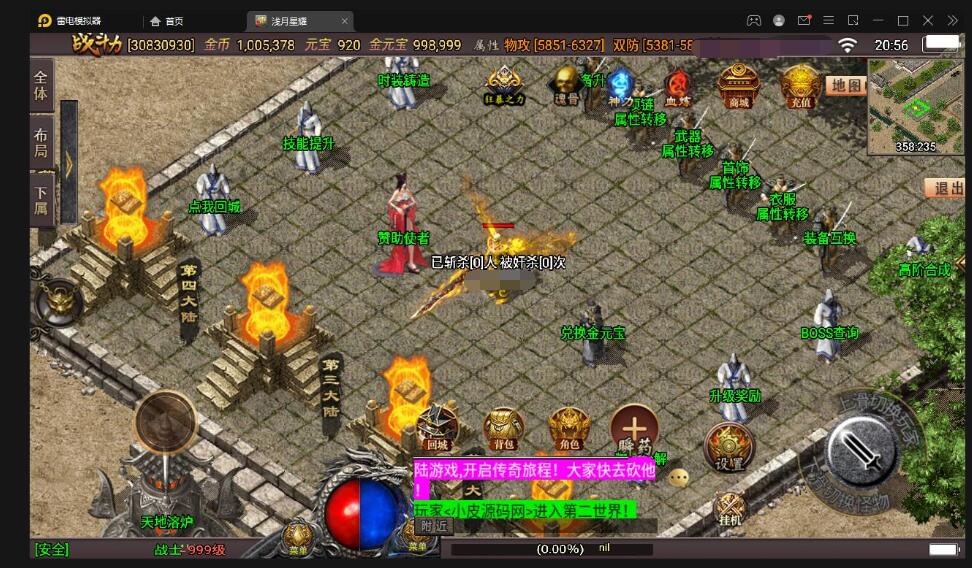Open the 充值 recharge icon
Screen dimensions: 972x568
(800, 86)
